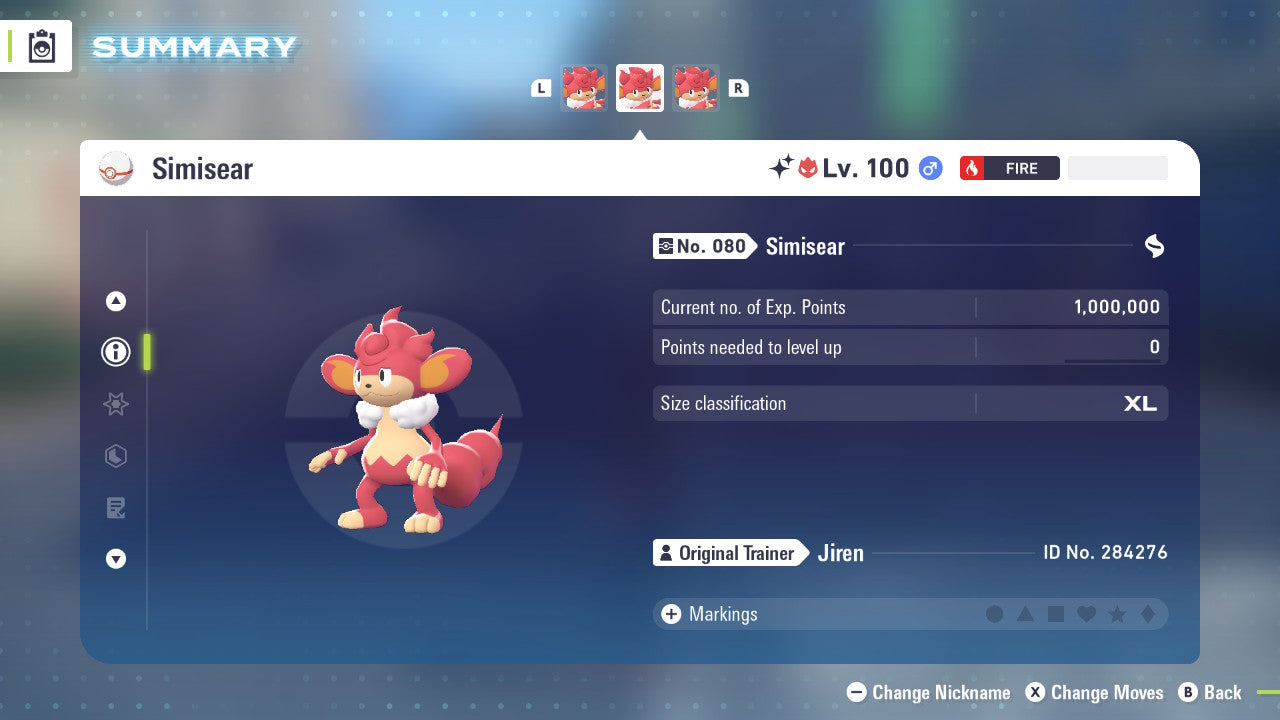Toggle the star marking

point(1116,614)
